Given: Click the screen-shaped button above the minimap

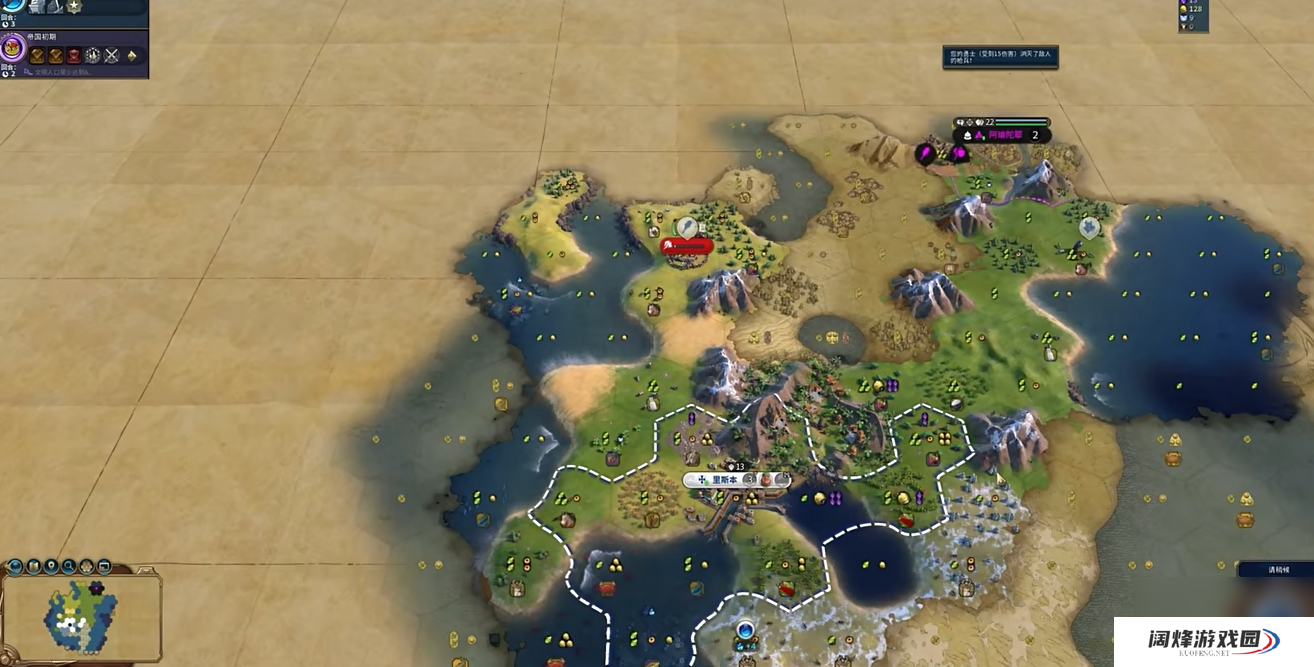Looking at the screenshot, I should (104, 567).
